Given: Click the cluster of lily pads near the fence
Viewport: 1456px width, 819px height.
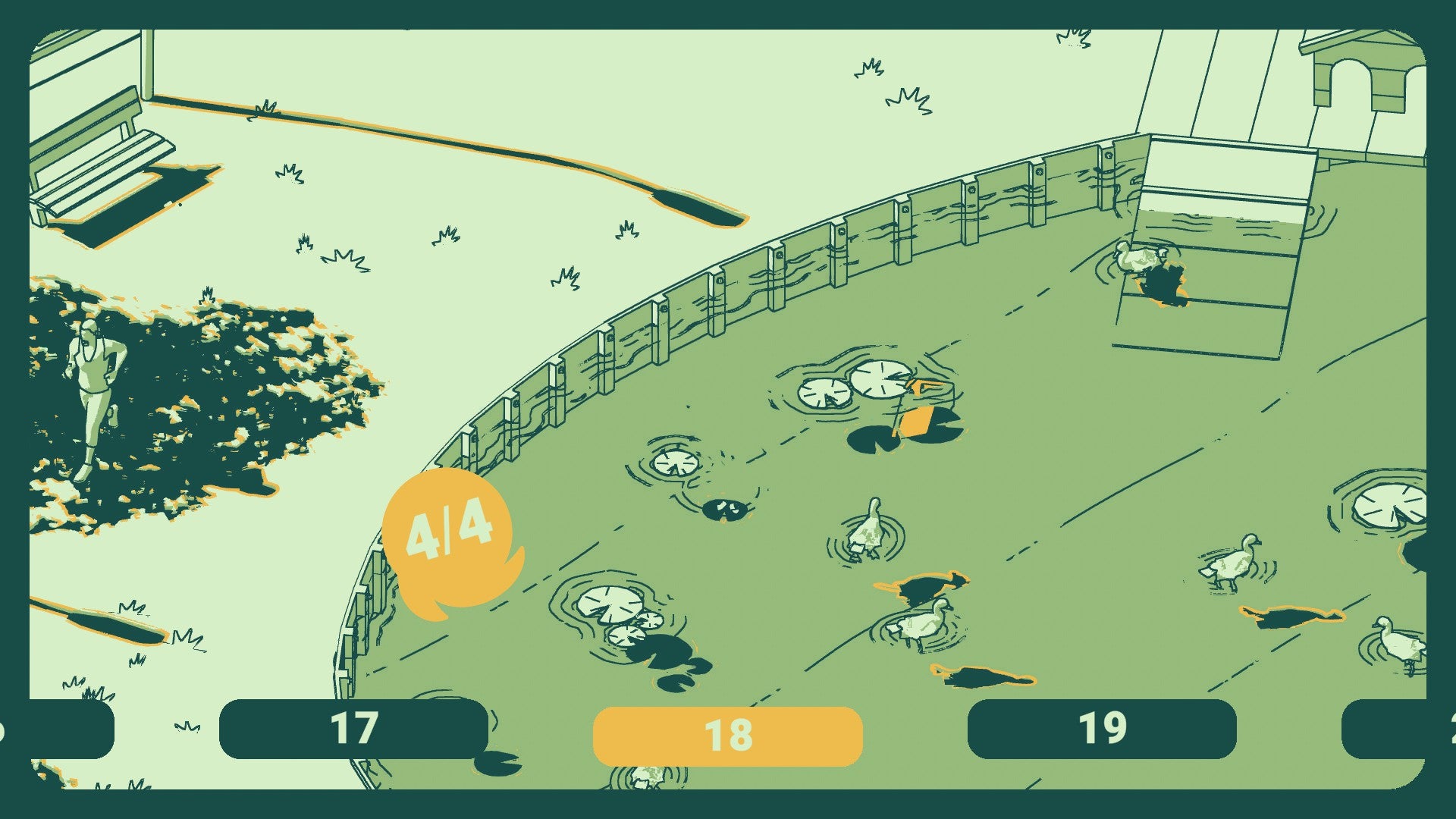Looking at the screenshot, I should click(614, 614).
